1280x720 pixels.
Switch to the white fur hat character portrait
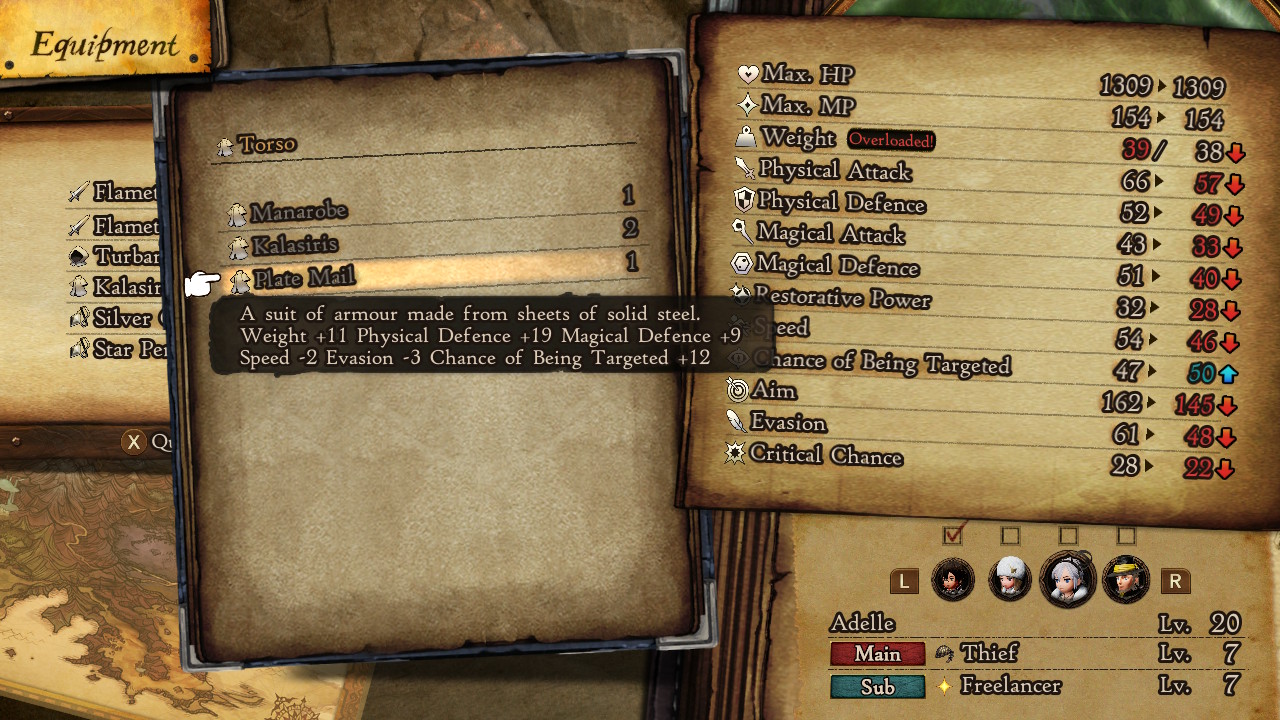click(x=1010, y=580)
